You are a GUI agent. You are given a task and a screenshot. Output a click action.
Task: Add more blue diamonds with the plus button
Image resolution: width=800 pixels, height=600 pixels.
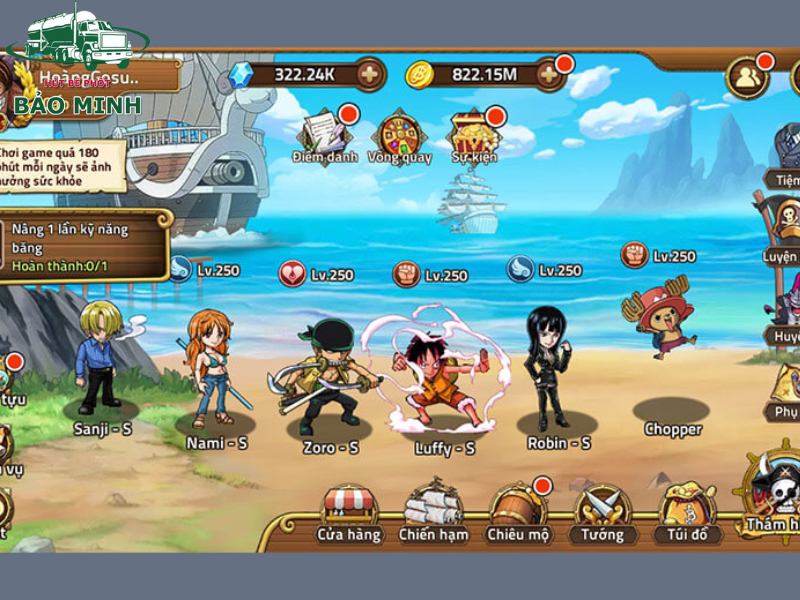369,74
